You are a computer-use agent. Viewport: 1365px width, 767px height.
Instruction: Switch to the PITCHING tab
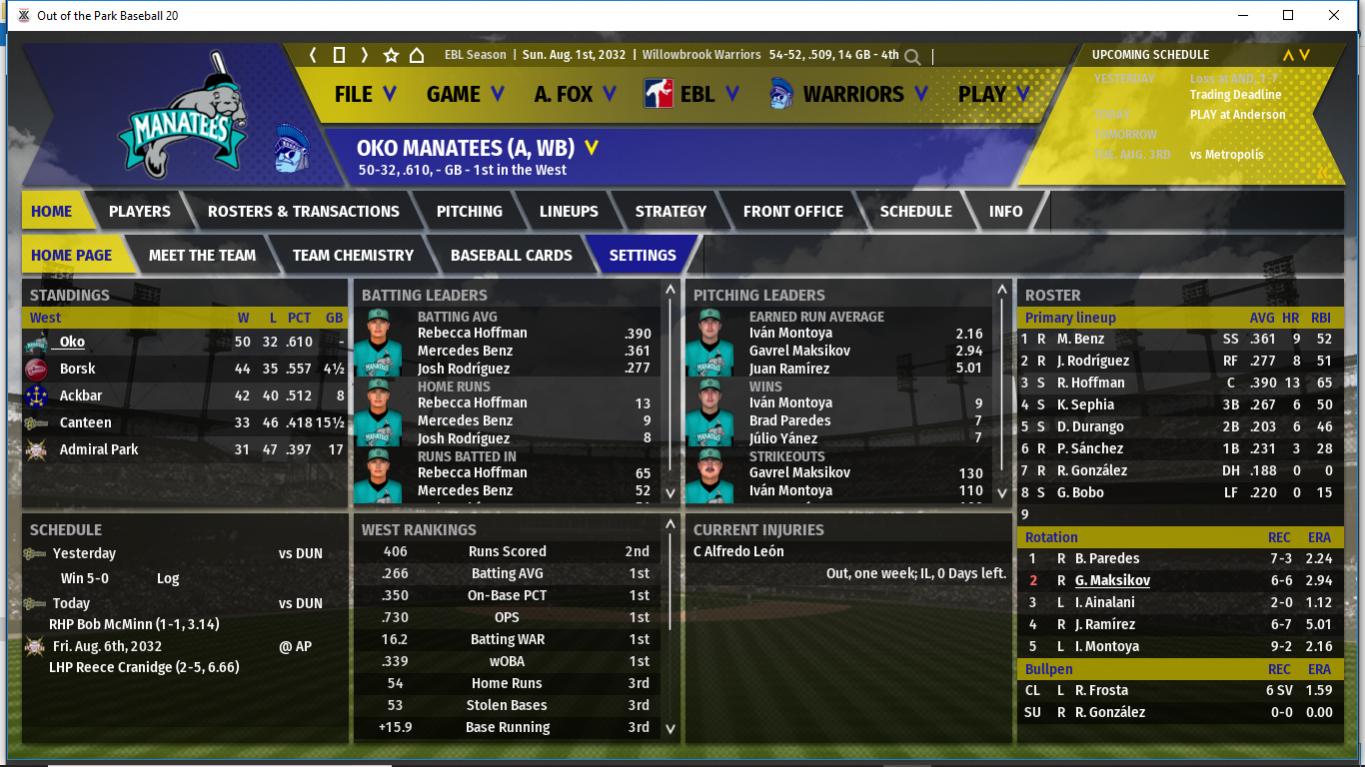[469, 211]
